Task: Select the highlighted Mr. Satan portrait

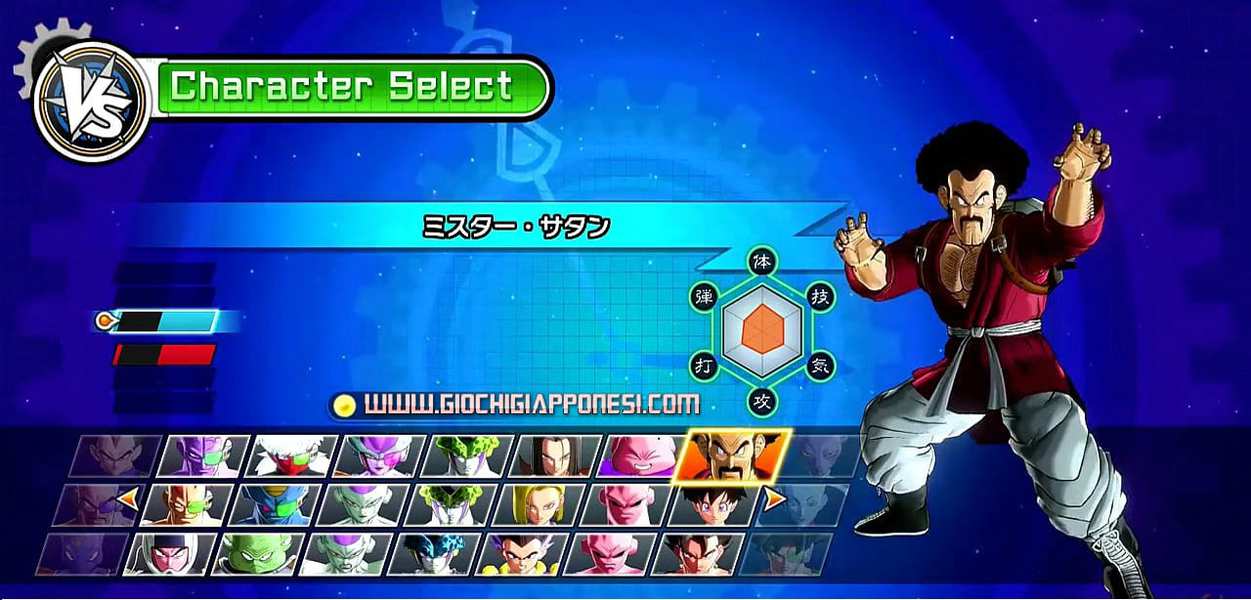Action: pyautogui.click(x=732, y=456)
